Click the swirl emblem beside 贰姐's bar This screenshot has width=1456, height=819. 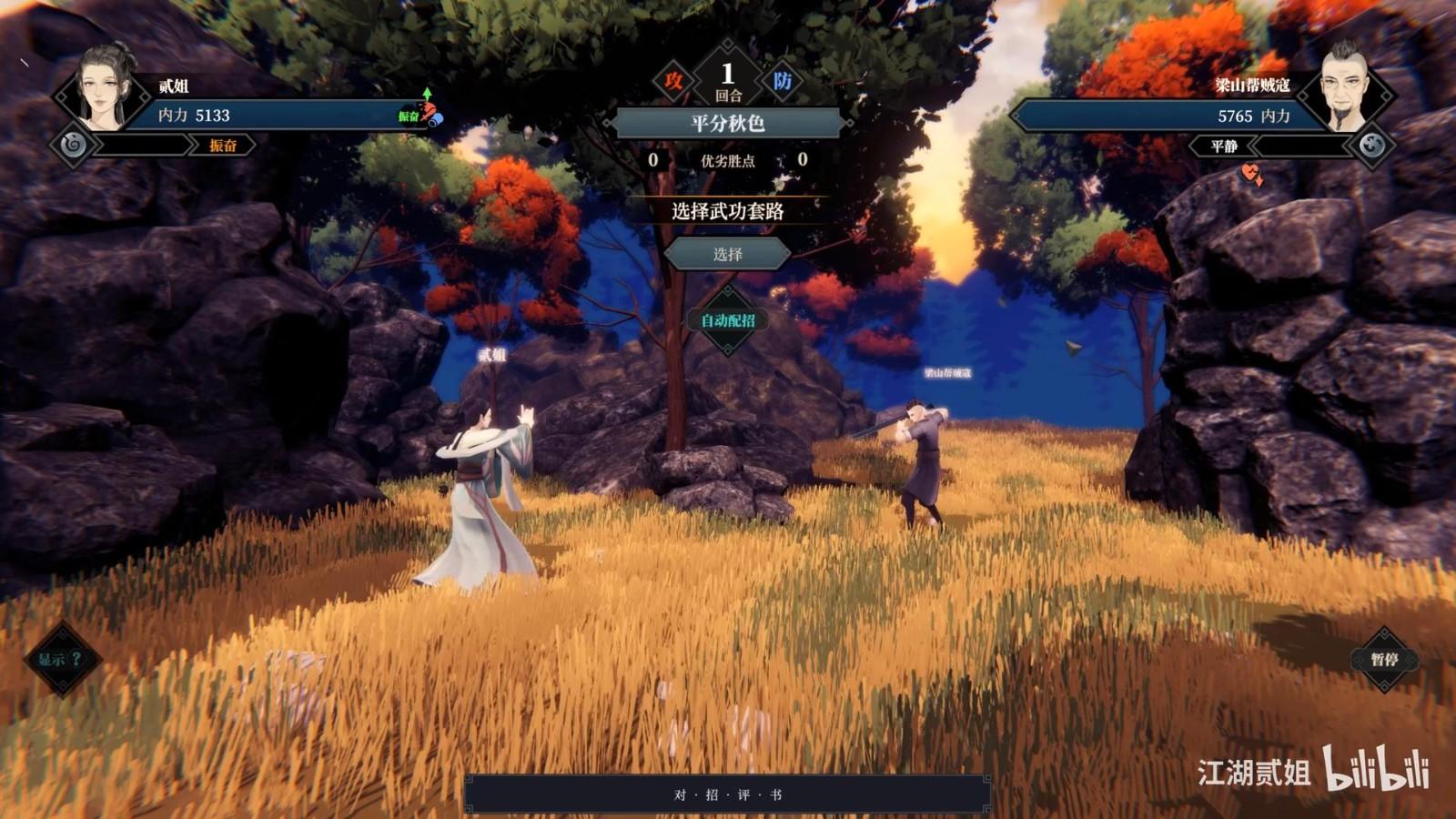coord(74,145)
